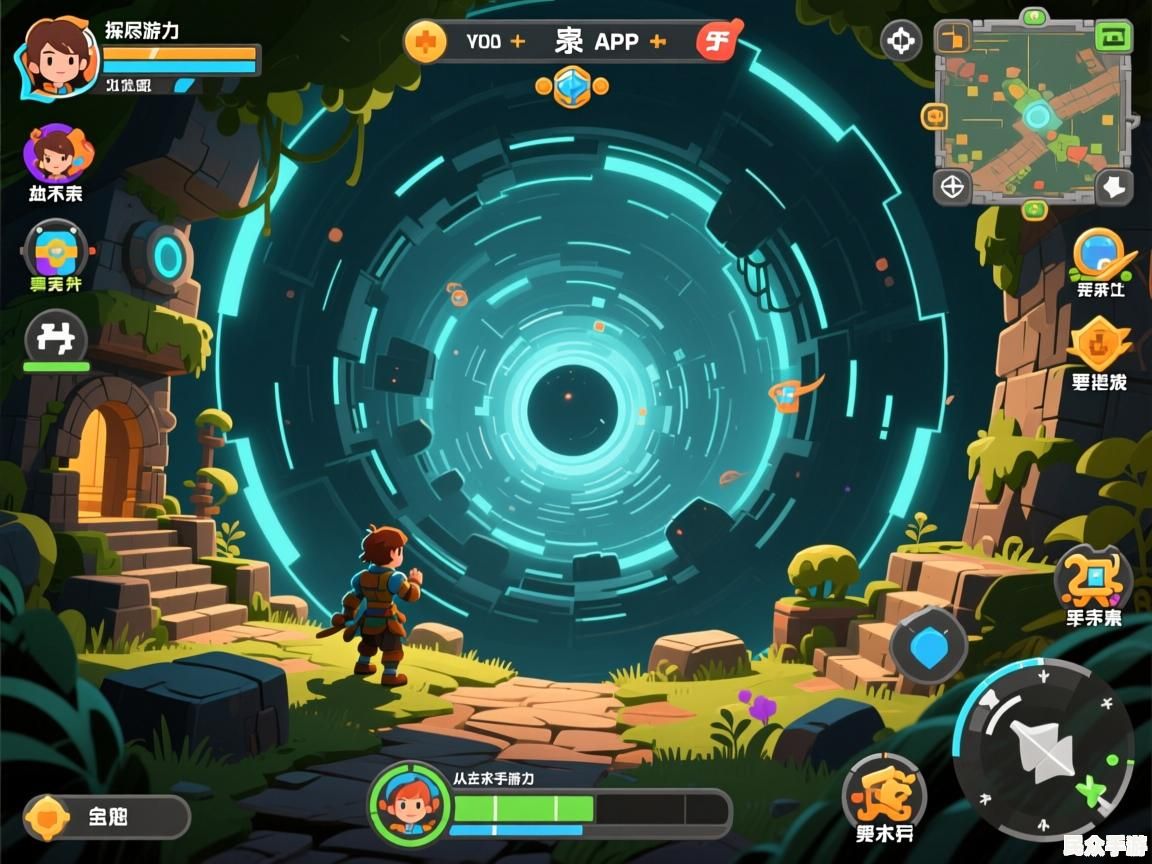Open the player portrait in the top-left corner
1152x864 pixels.
[x=57, y=57]
